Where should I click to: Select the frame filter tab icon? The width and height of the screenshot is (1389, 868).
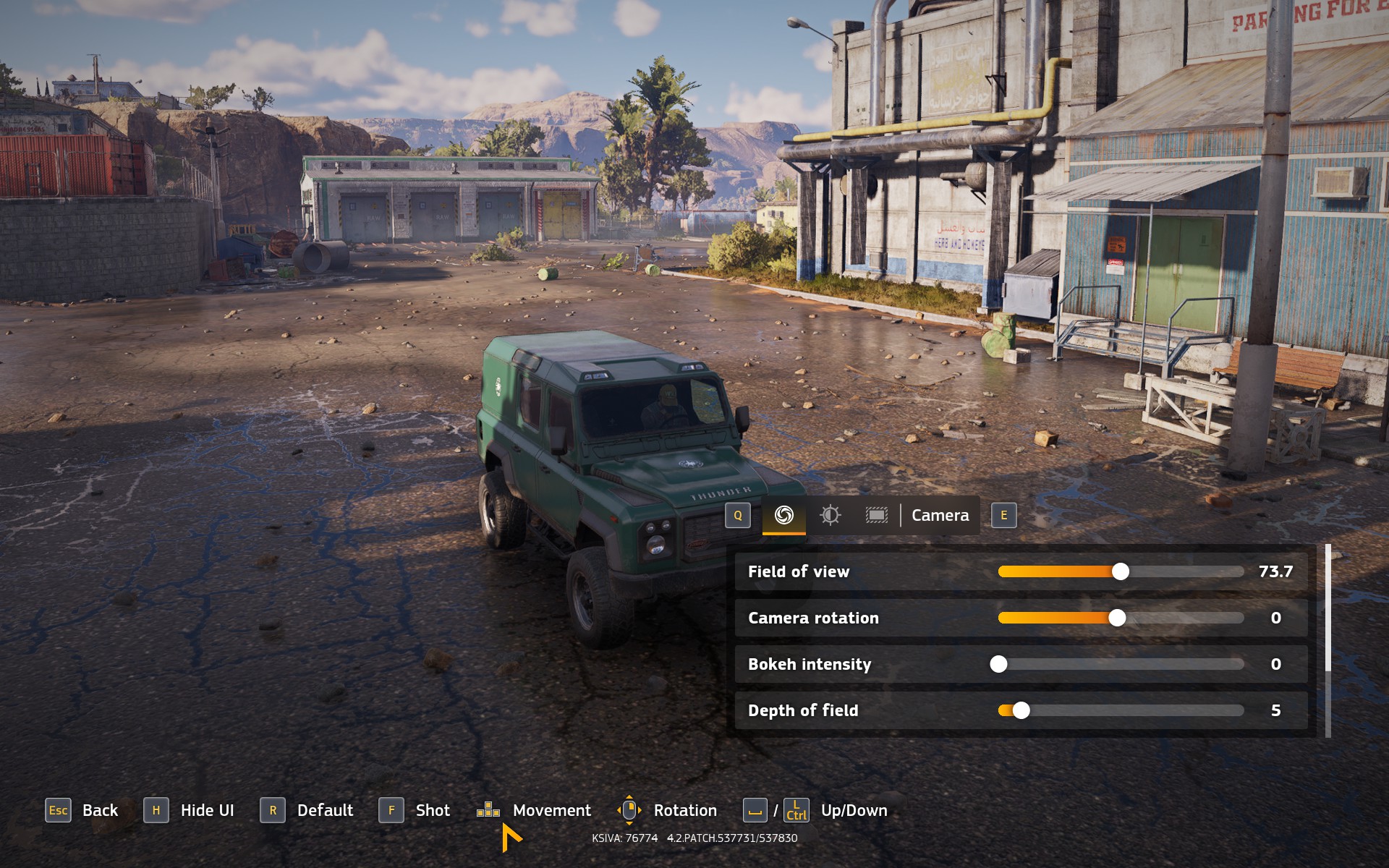pyautogui.click(x=877, y=516)
